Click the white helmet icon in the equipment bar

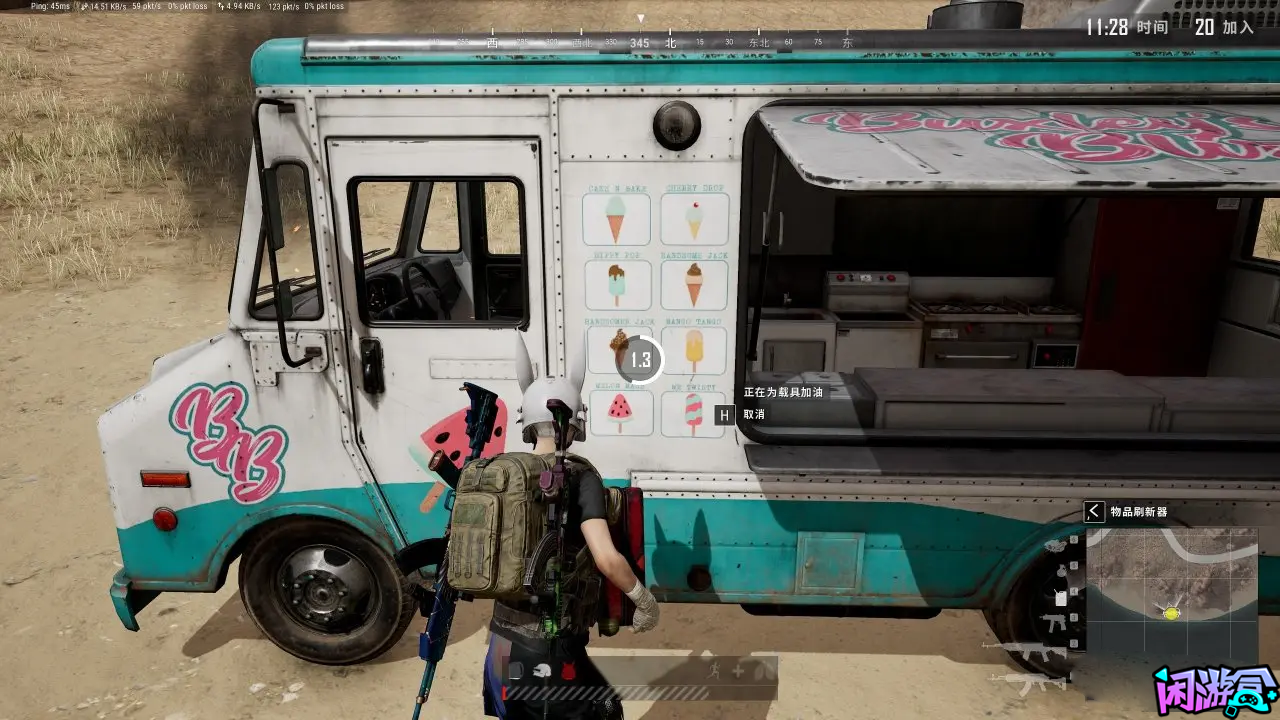pos(542,670)
